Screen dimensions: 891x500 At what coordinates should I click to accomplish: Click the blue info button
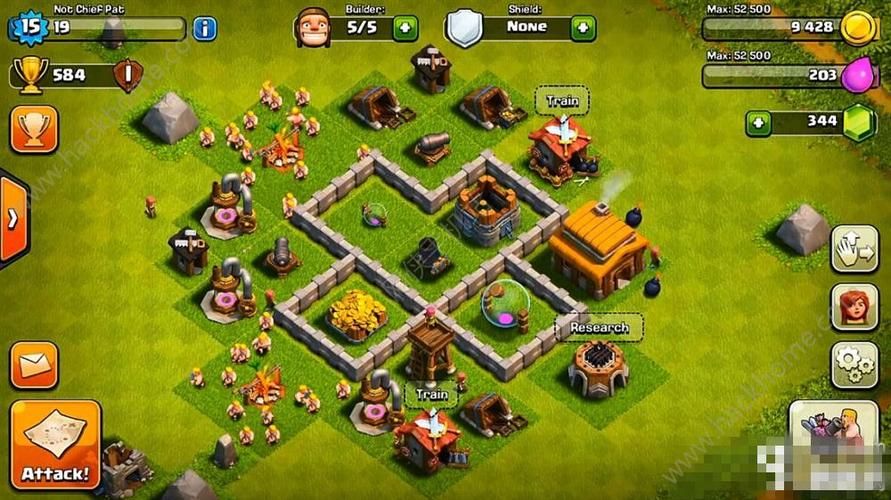click(204, 28)
